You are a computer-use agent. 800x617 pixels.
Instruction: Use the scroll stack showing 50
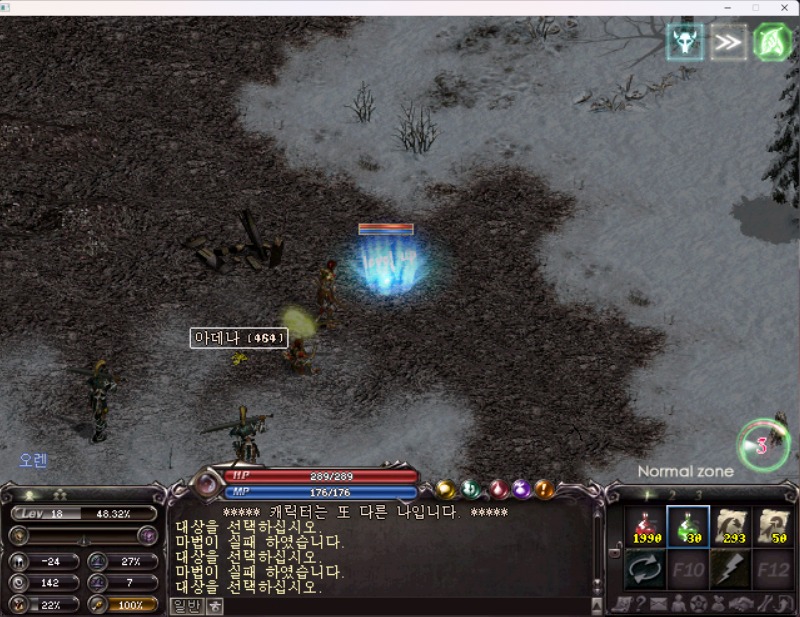coord(775,526)
